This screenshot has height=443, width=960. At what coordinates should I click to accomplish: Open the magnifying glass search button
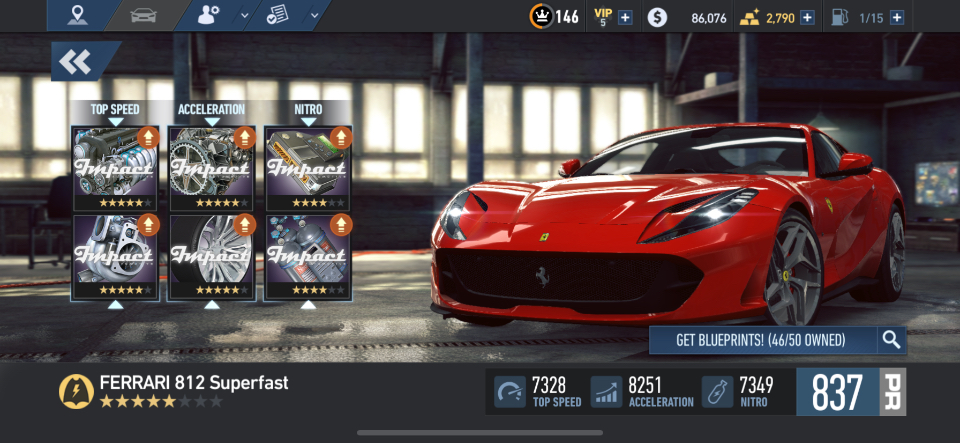pyautogui.click(x=891, y=340)
